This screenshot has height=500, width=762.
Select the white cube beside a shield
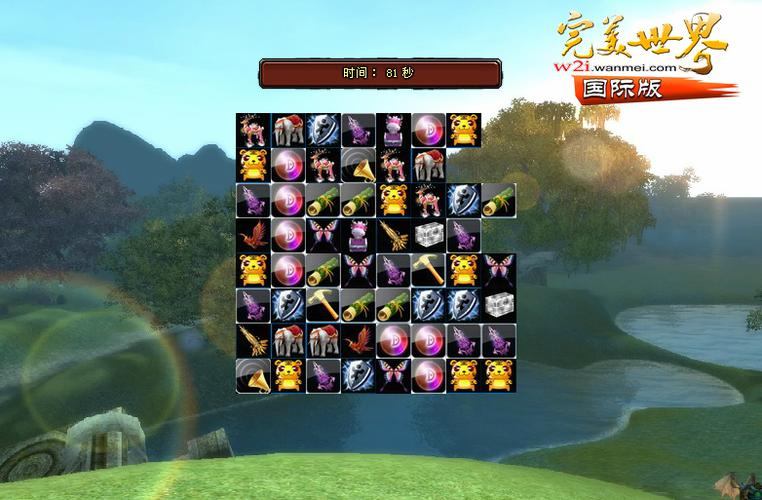497,305
